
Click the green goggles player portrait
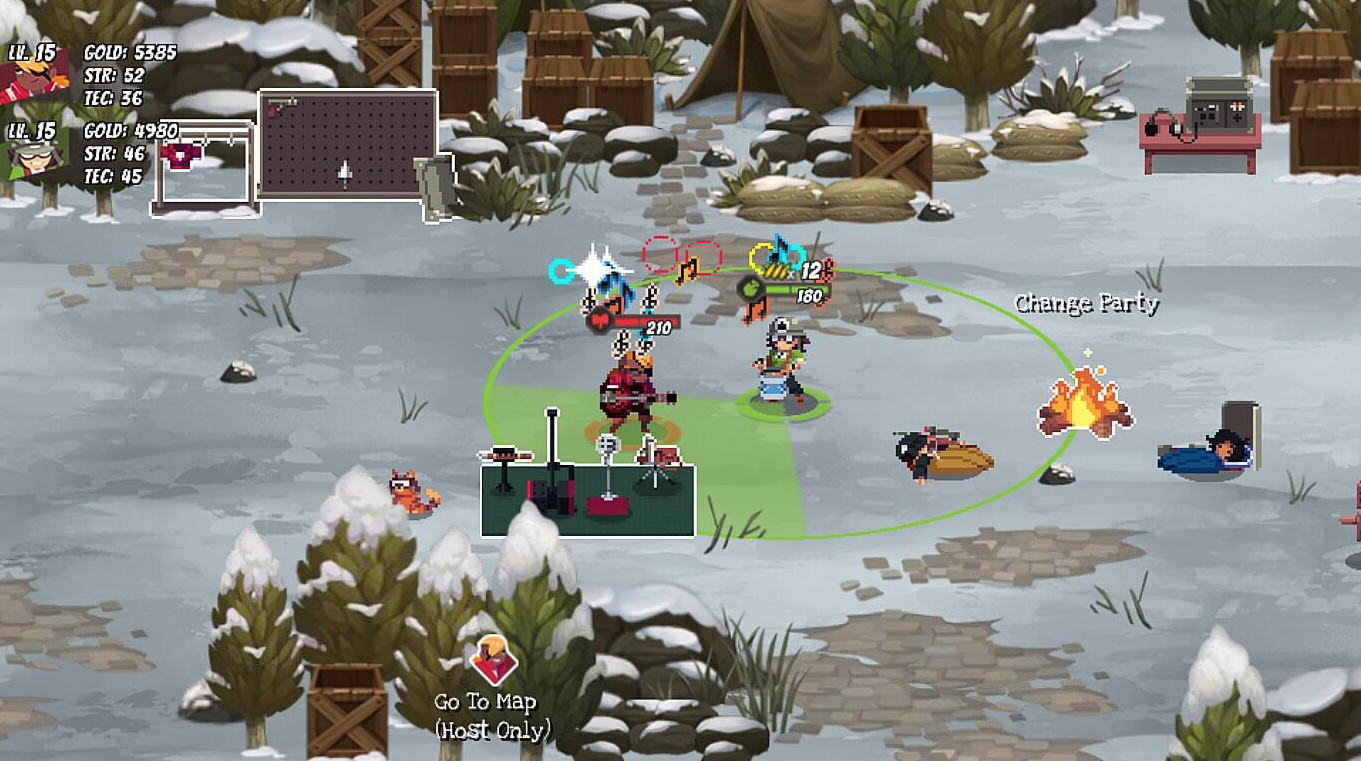[38, 155]
